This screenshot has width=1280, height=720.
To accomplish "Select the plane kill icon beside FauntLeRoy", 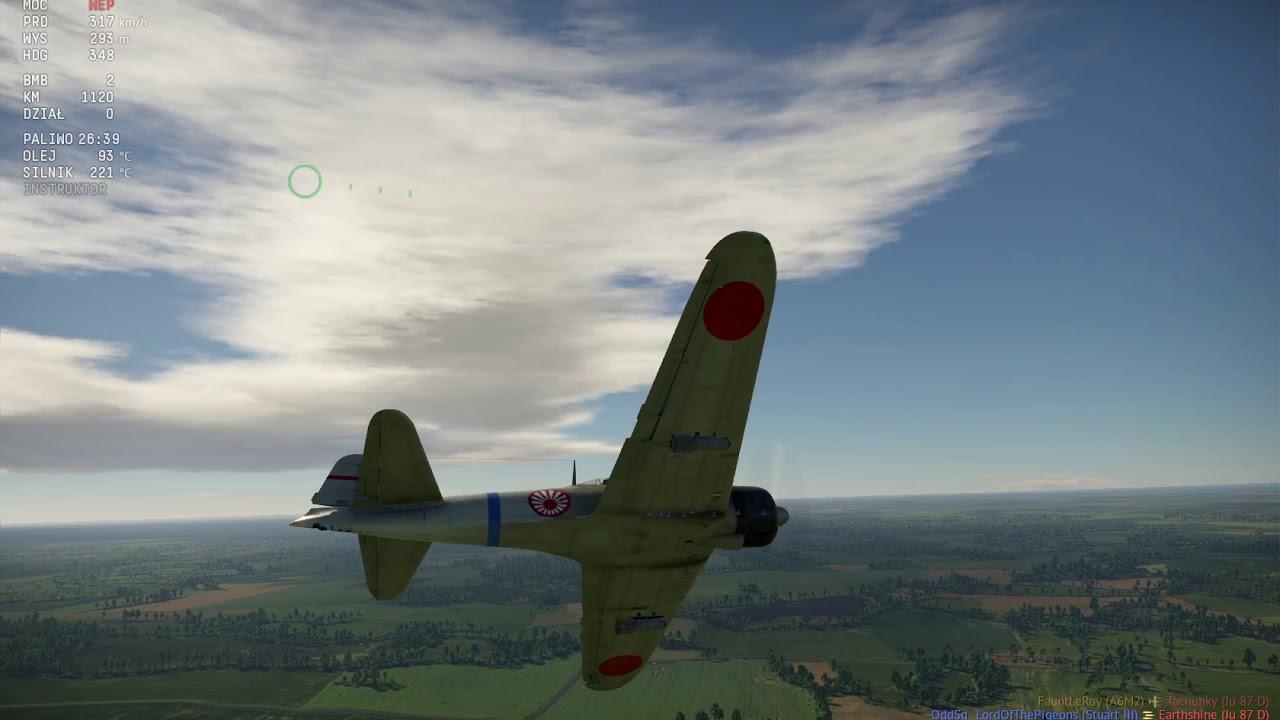I will pyautogui.click(x=1154, y=702).
